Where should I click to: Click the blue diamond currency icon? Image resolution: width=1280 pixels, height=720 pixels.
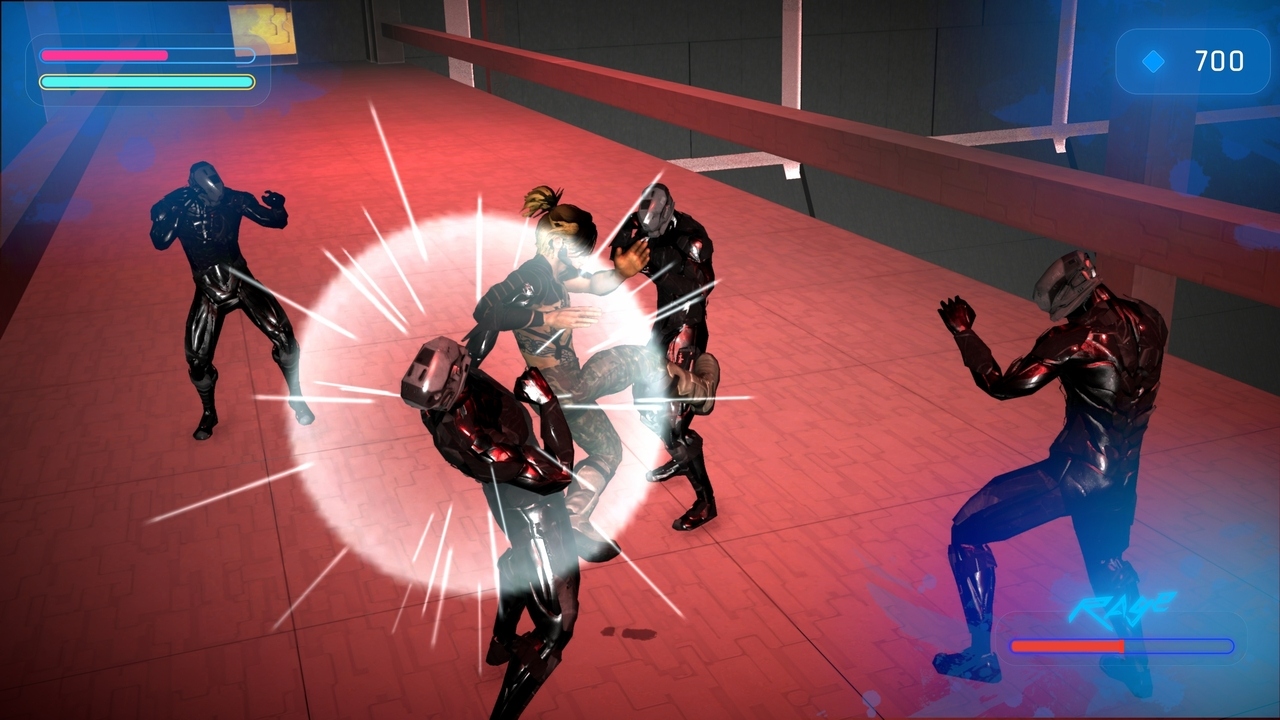[1152, 62]
